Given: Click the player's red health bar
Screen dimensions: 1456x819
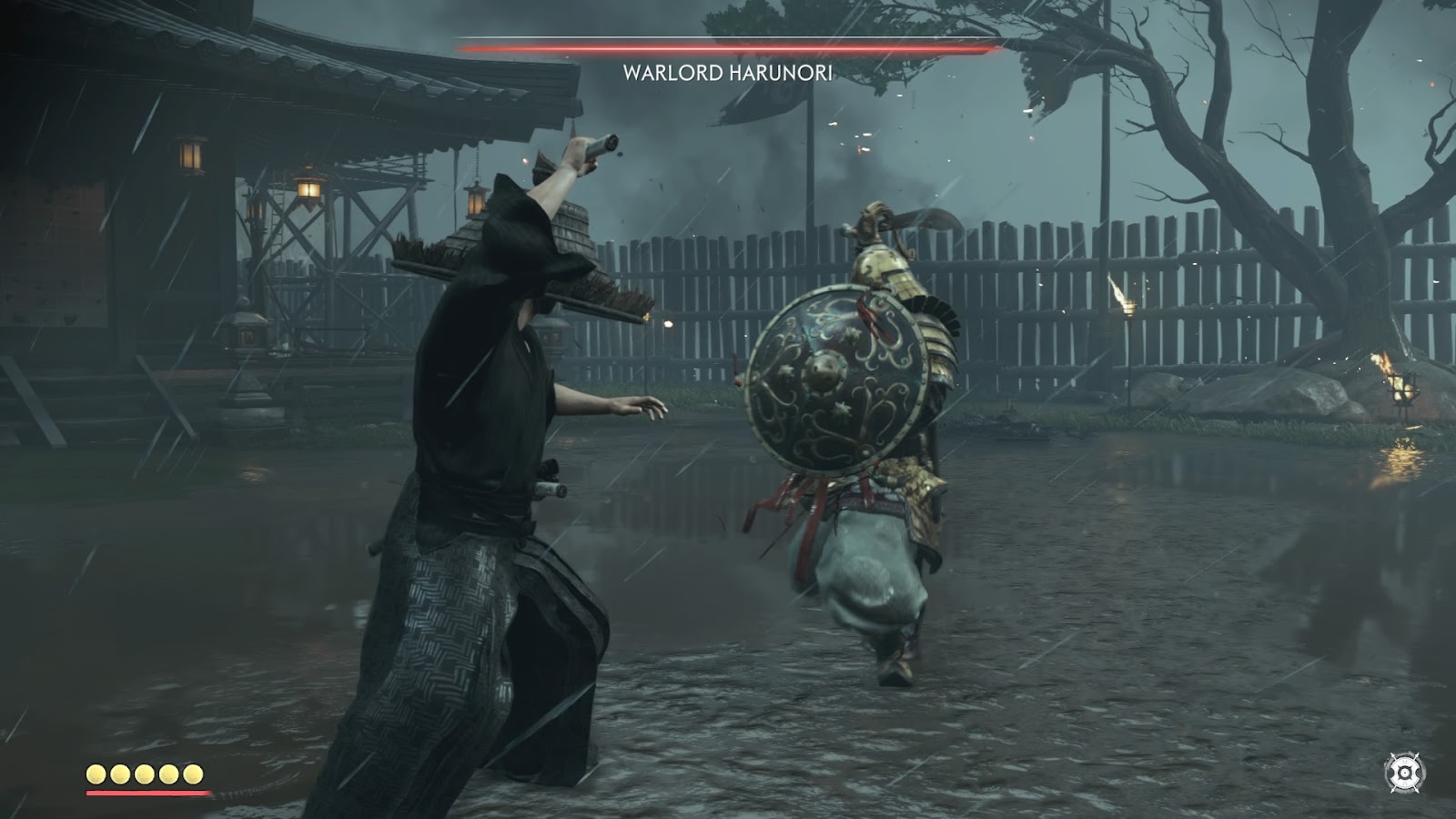Looking at the screenshot, I should point(147,793).
